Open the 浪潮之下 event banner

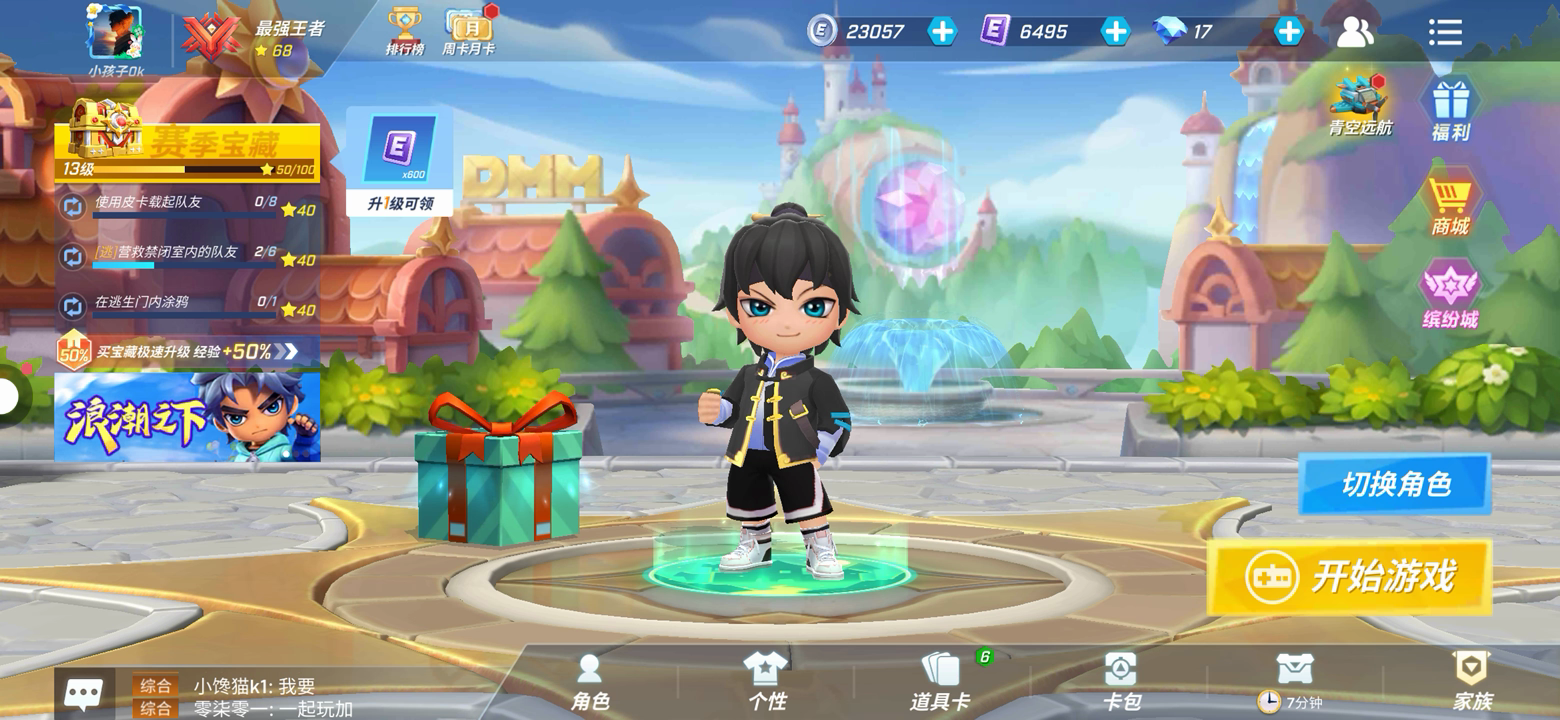(188, 417)
